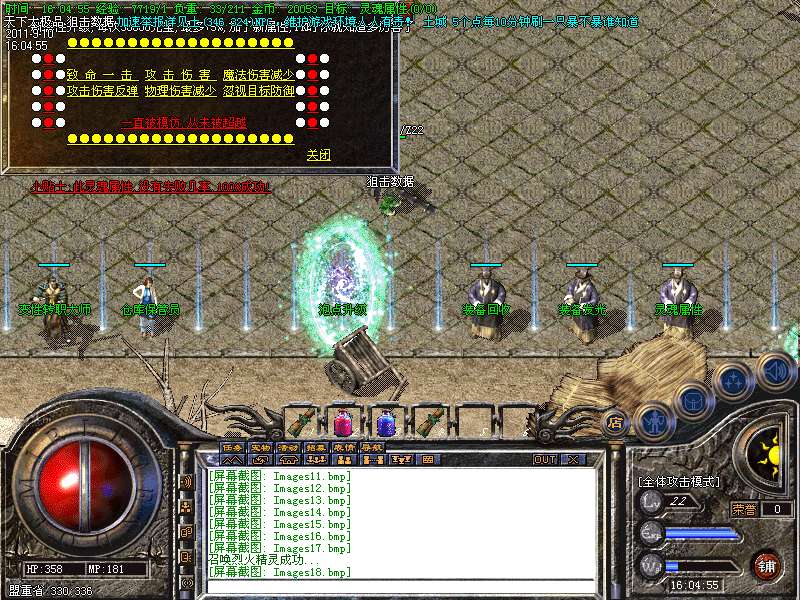Pick the 魔法伤害减少 option
Image resolution: width=800 pixels, height=600 pixels.
coord(257,74)
